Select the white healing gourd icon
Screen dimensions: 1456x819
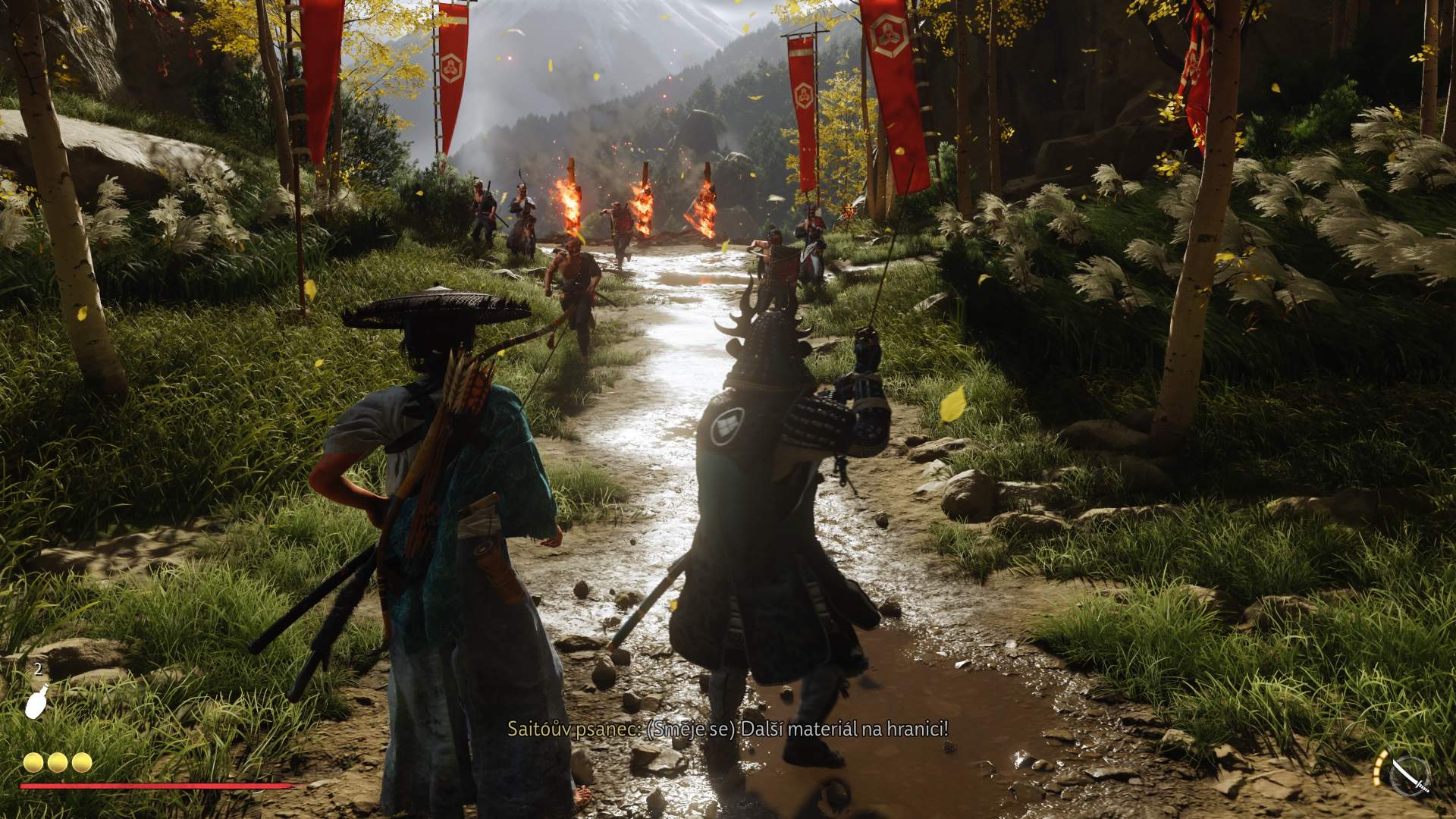(37, 700)
